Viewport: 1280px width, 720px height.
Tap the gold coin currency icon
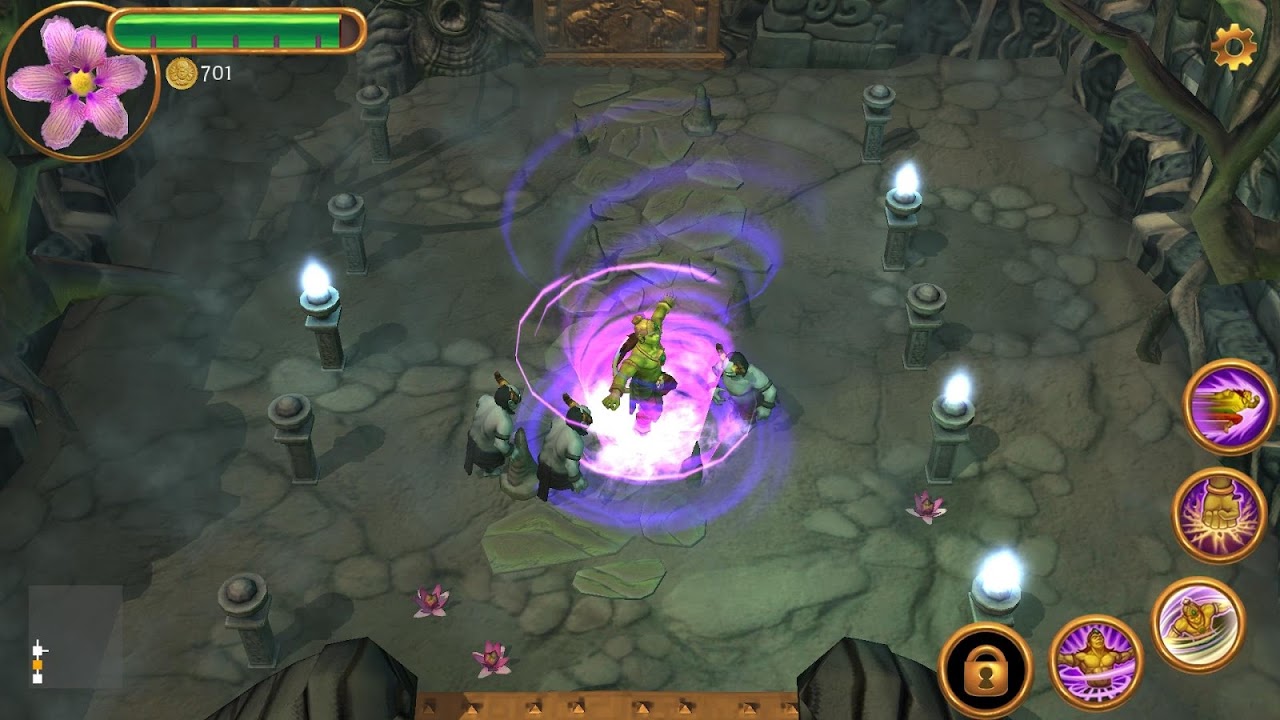(x=180, y=72)
